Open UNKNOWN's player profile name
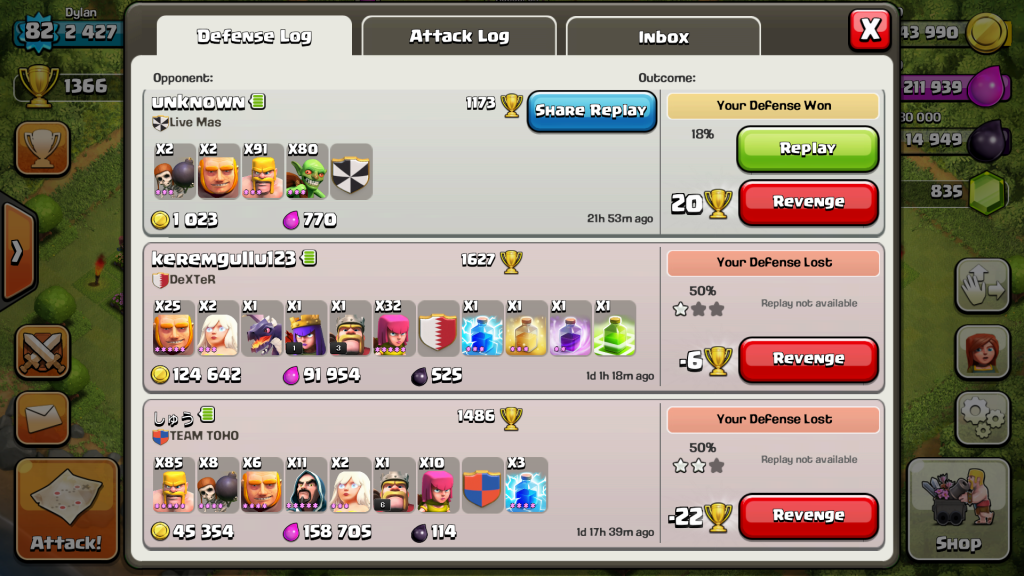1024x576 pixels. click(198, 102)
